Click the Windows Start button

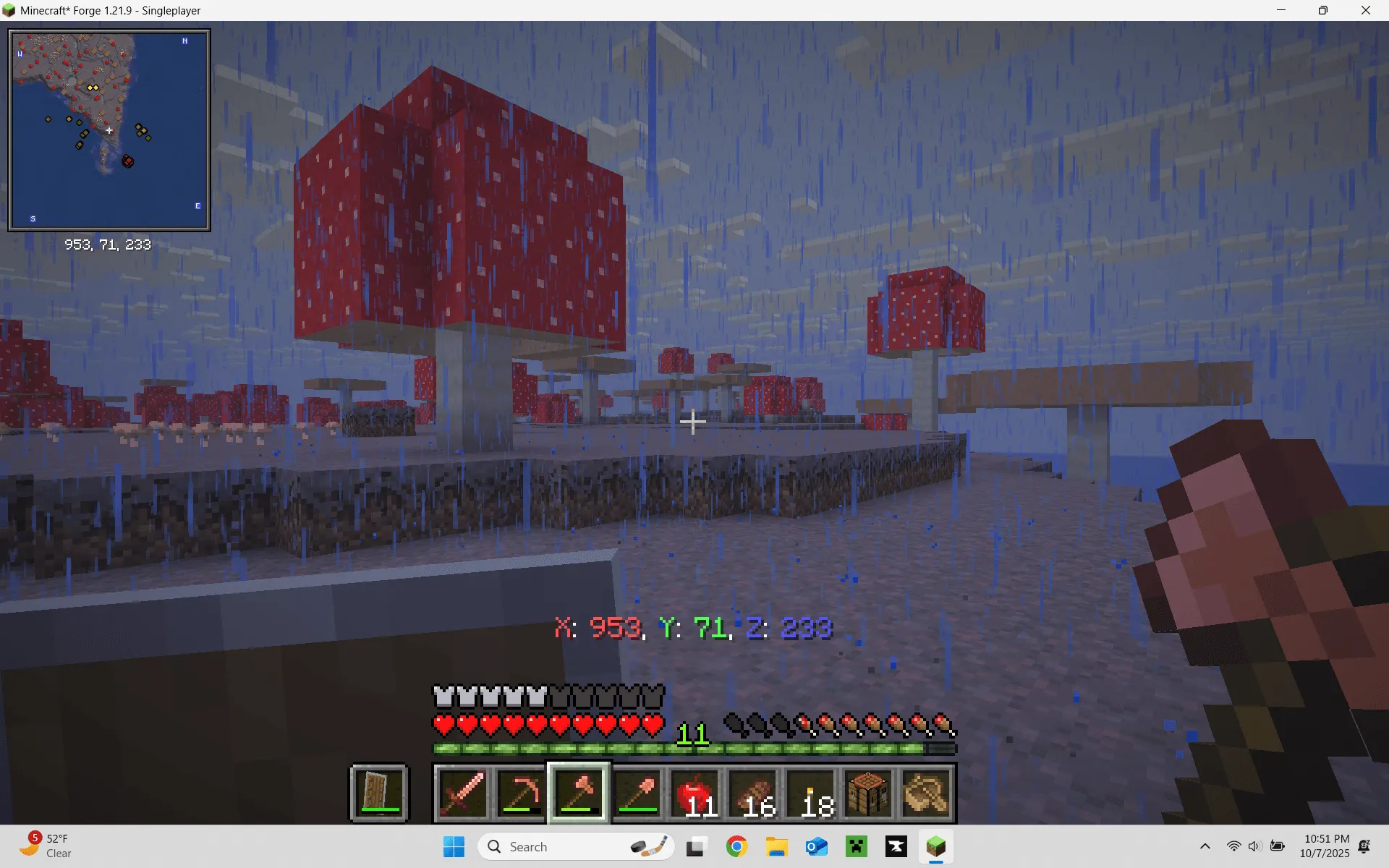454,846
